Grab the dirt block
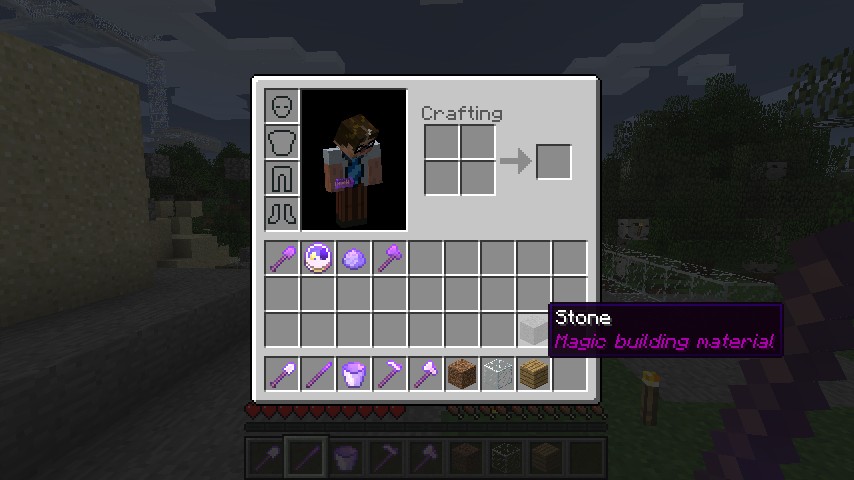Screen dimensions: 854x480 click(461, 374)
